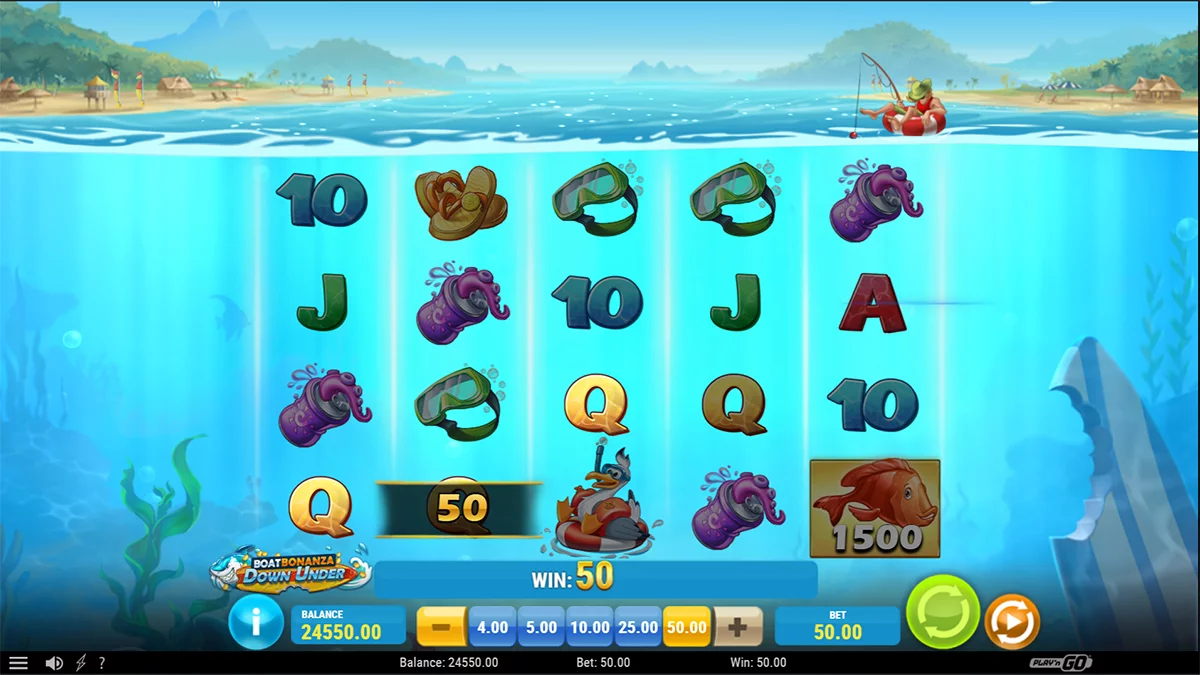The height and width of the screenshot is (675, 1200).
Task: Pick the 25.00 bet amount
Action: [639, 627]
